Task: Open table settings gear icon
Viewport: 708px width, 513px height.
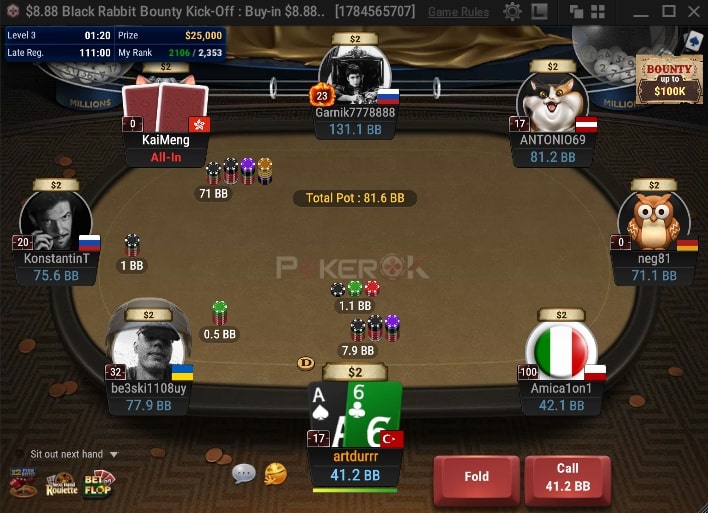Action: [512, 12]
